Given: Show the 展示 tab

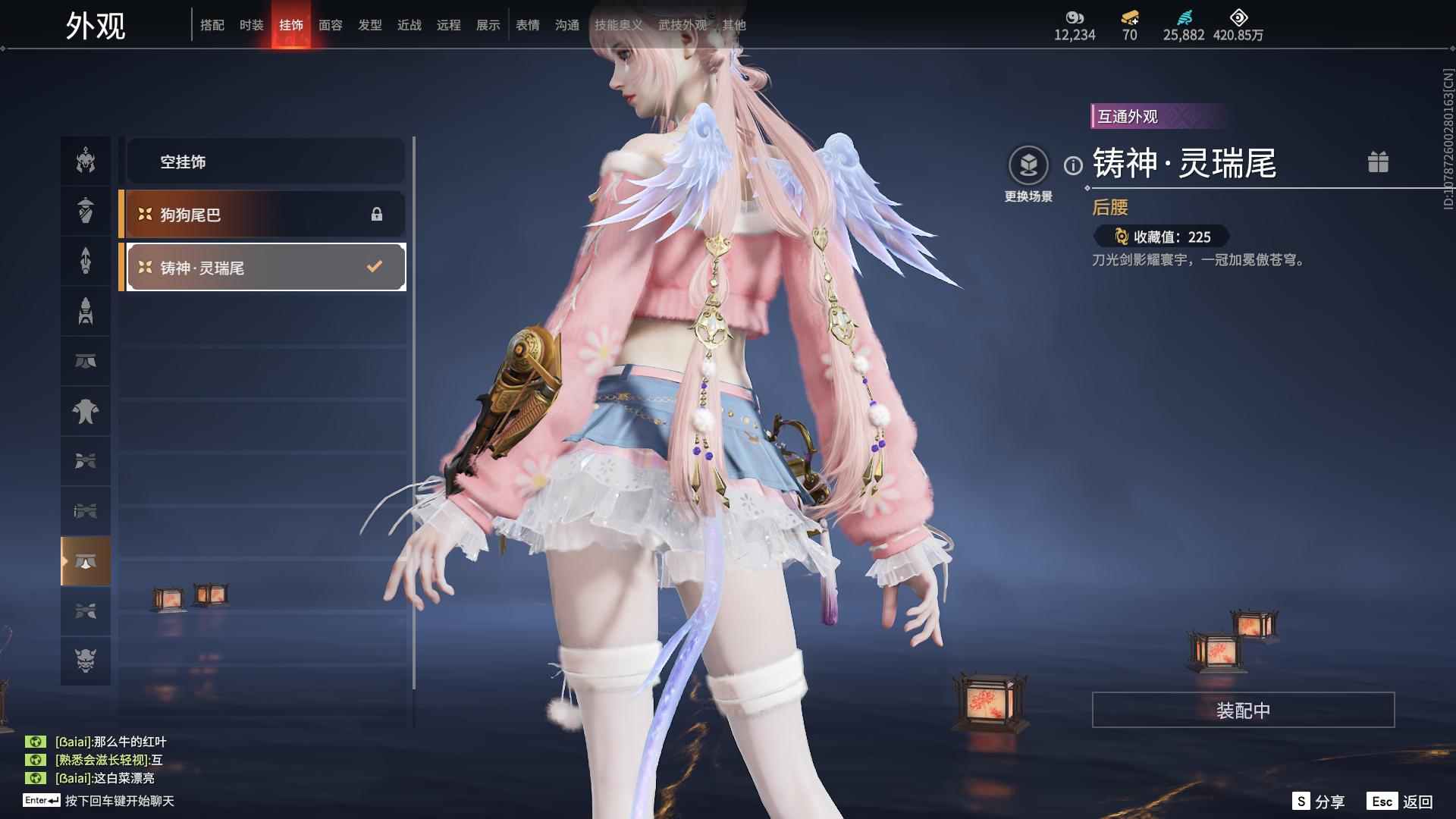Looking at the screenshot, I should 488,25.
